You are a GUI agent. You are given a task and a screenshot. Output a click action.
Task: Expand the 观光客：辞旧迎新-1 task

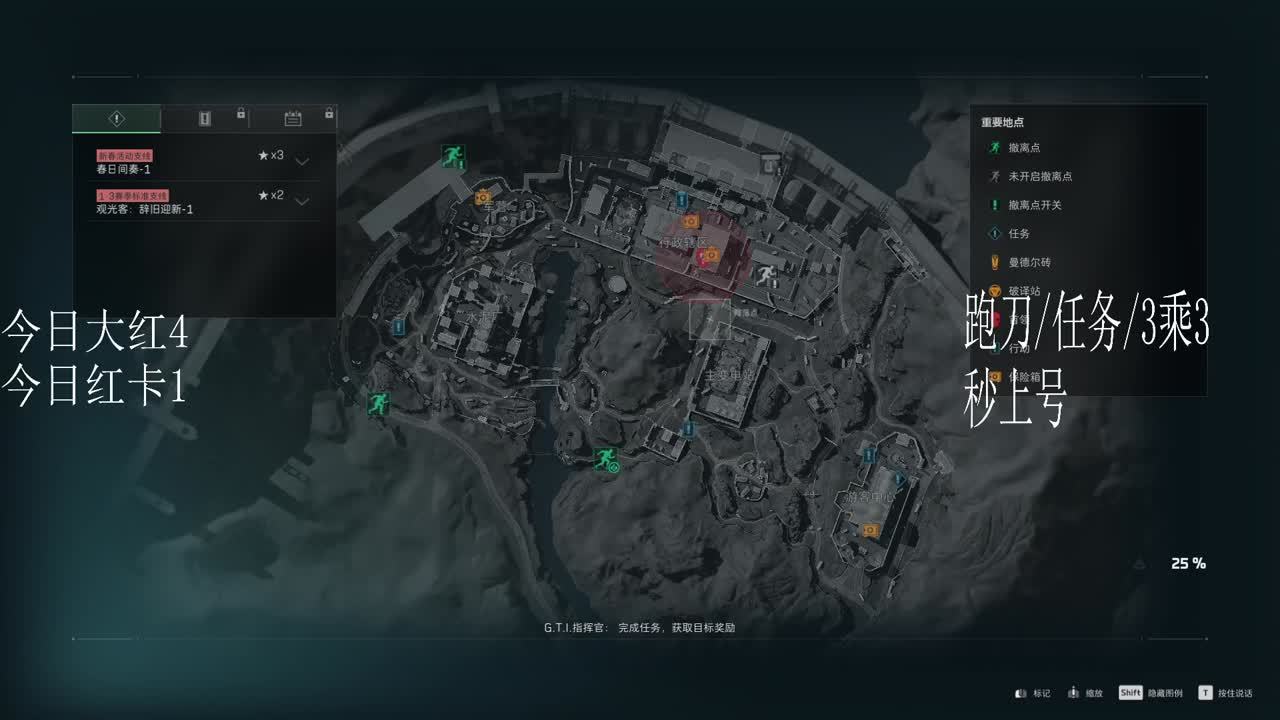tap(302, 201)
